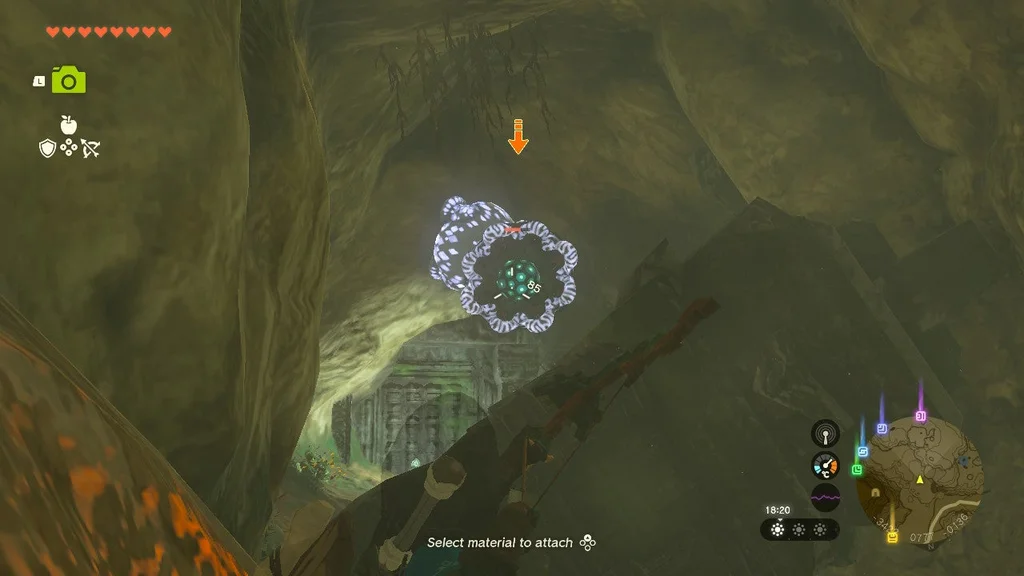Select the green map pin marker

(x=857, y=469)
